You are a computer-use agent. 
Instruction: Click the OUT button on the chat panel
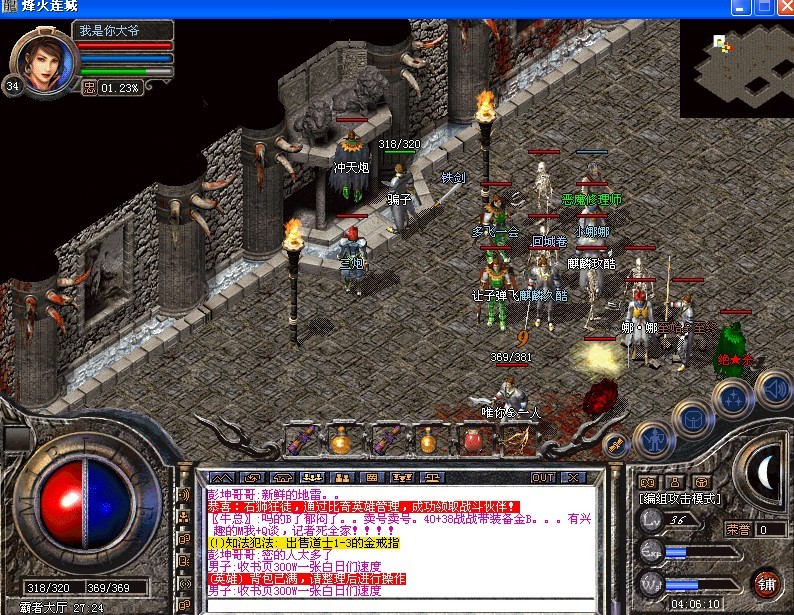[544, 477]
